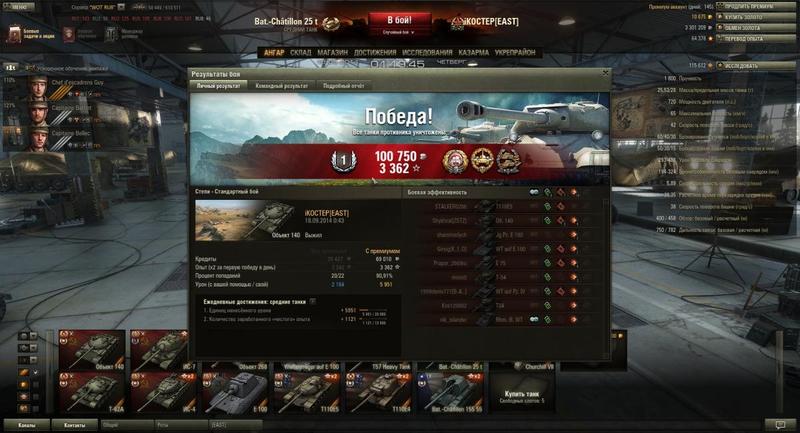The height and width of the screenshot is (433, 800).
Task: Open the ДОСТИЖЕНИЯ section
Action: (x=375, y=52)
